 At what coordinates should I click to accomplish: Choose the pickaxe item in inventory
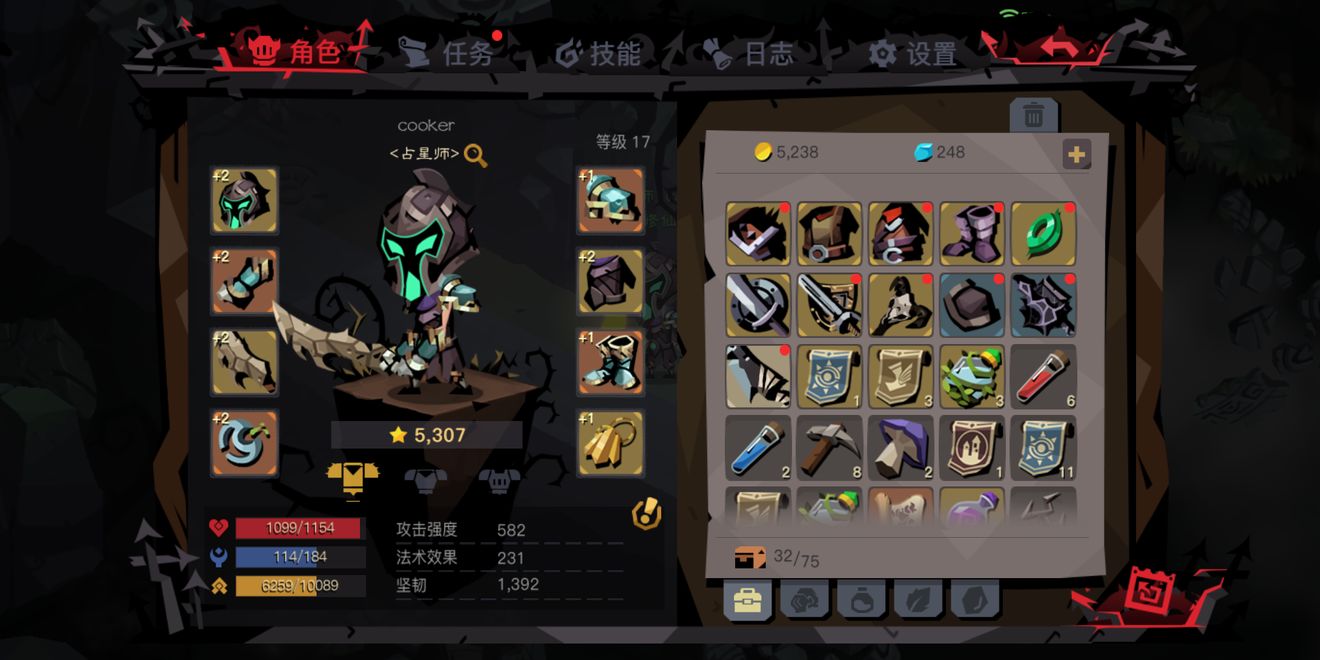[829, 448]
